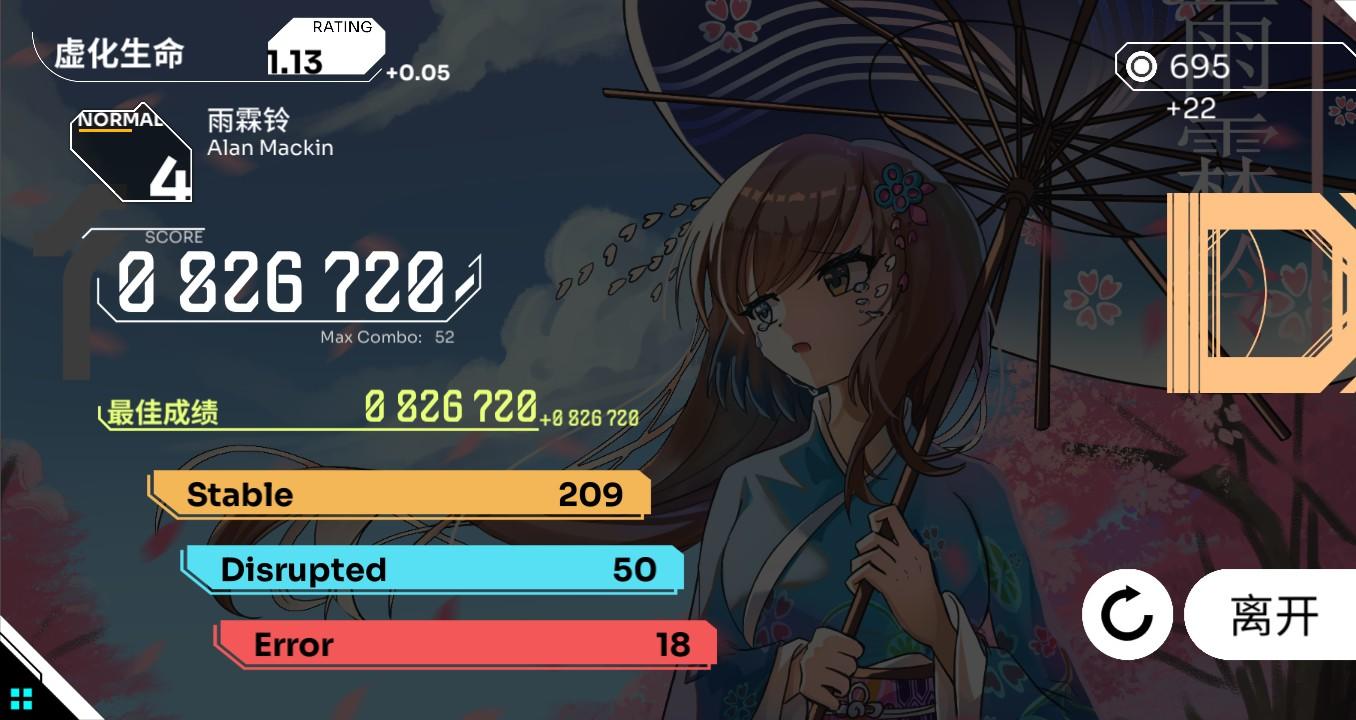Select the artist name Alan Mackin

pos(268,147)
